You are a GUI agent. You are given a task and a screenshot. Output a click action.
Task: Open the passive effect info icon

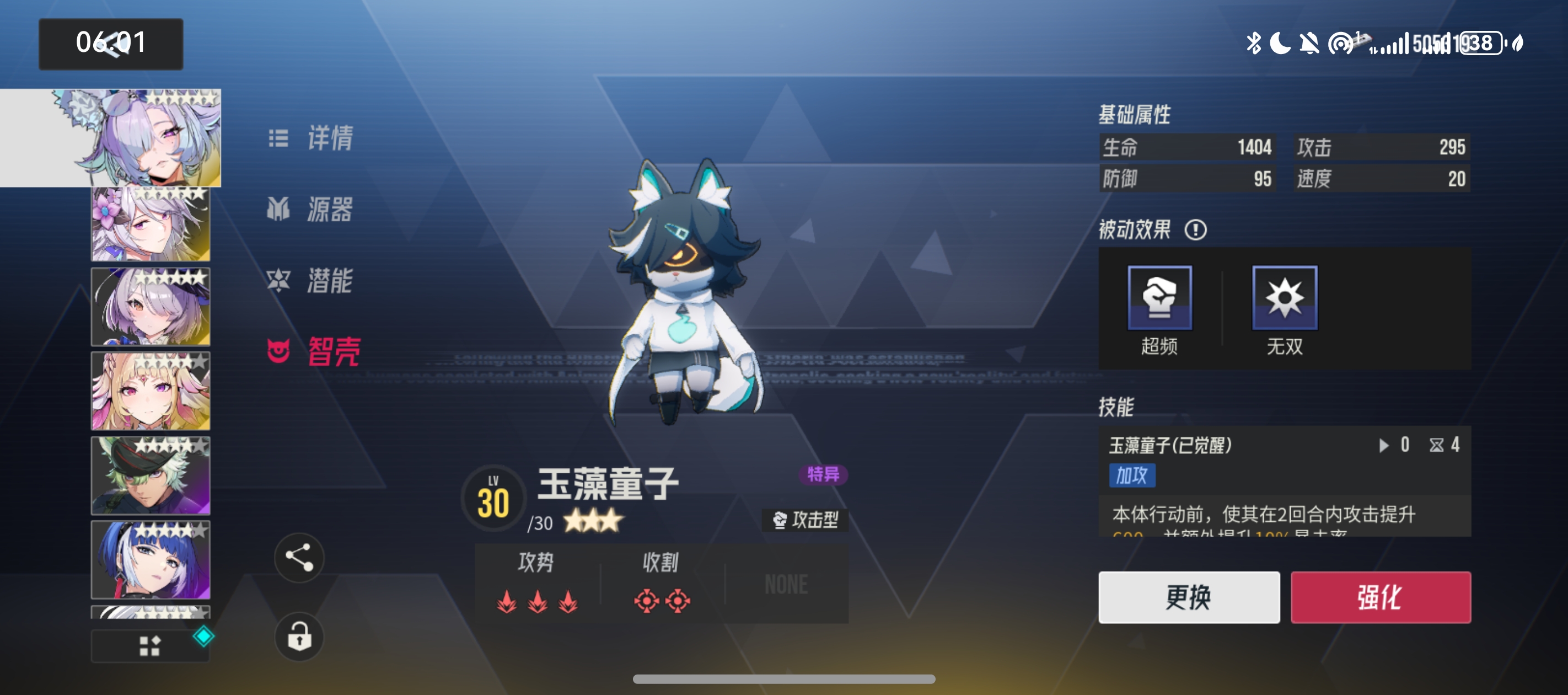point(1195,230)
